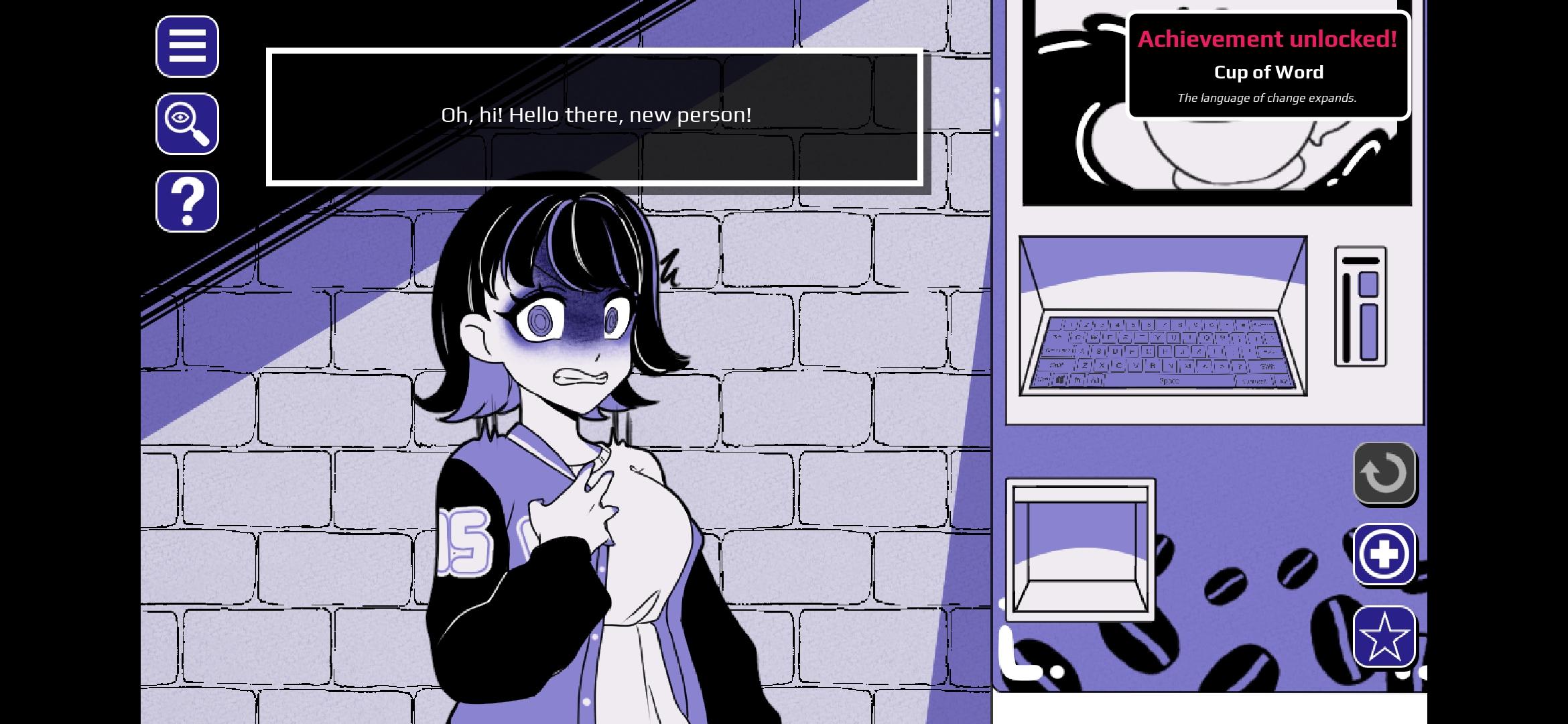
Task: Toggle the Shift key on the keyboard
Action: pos(1056,367)
